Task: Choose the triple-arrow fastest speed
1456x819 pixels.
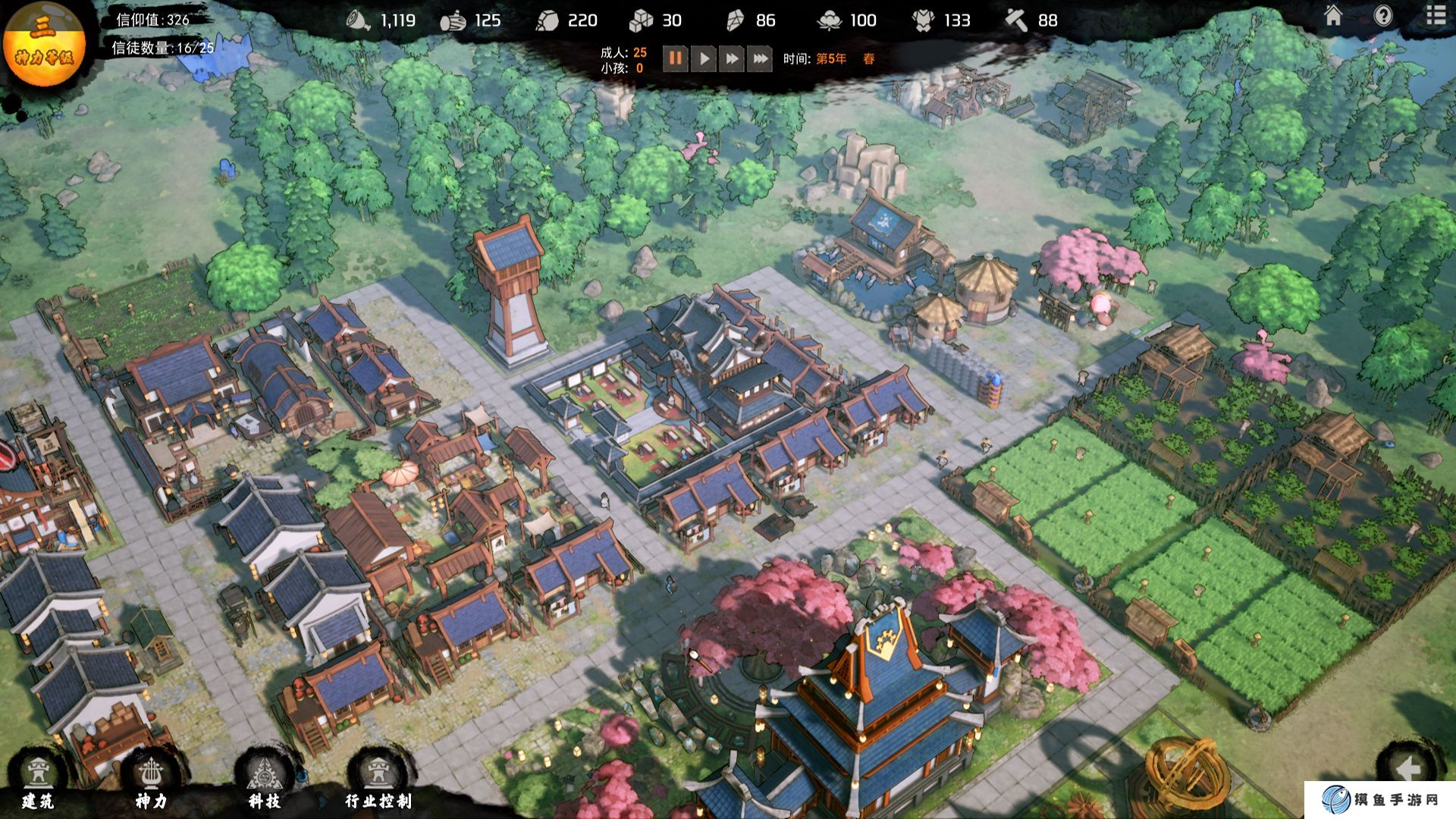Action: [x=760, y=58]
